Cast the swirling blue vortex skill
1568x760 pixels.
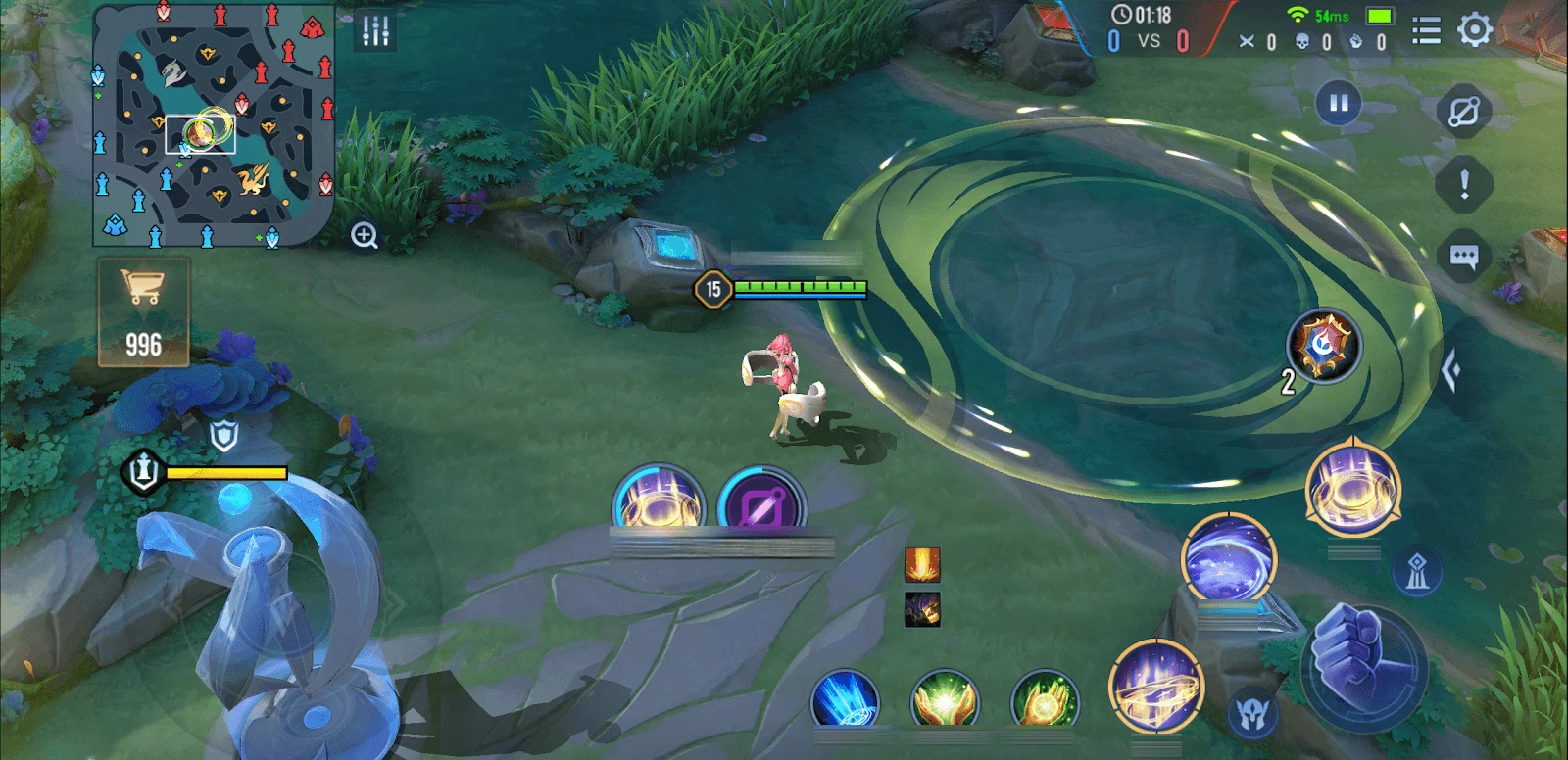pos(1229,559)
